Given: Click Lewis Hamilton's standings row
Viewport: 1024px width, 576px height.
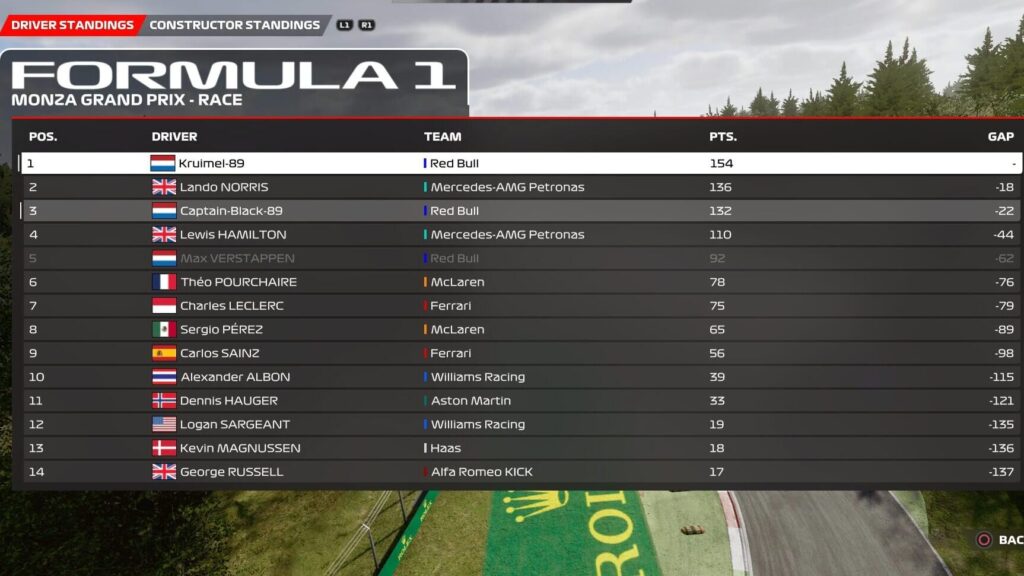Looking at the screenshot, I should click(x=520, y=235).
